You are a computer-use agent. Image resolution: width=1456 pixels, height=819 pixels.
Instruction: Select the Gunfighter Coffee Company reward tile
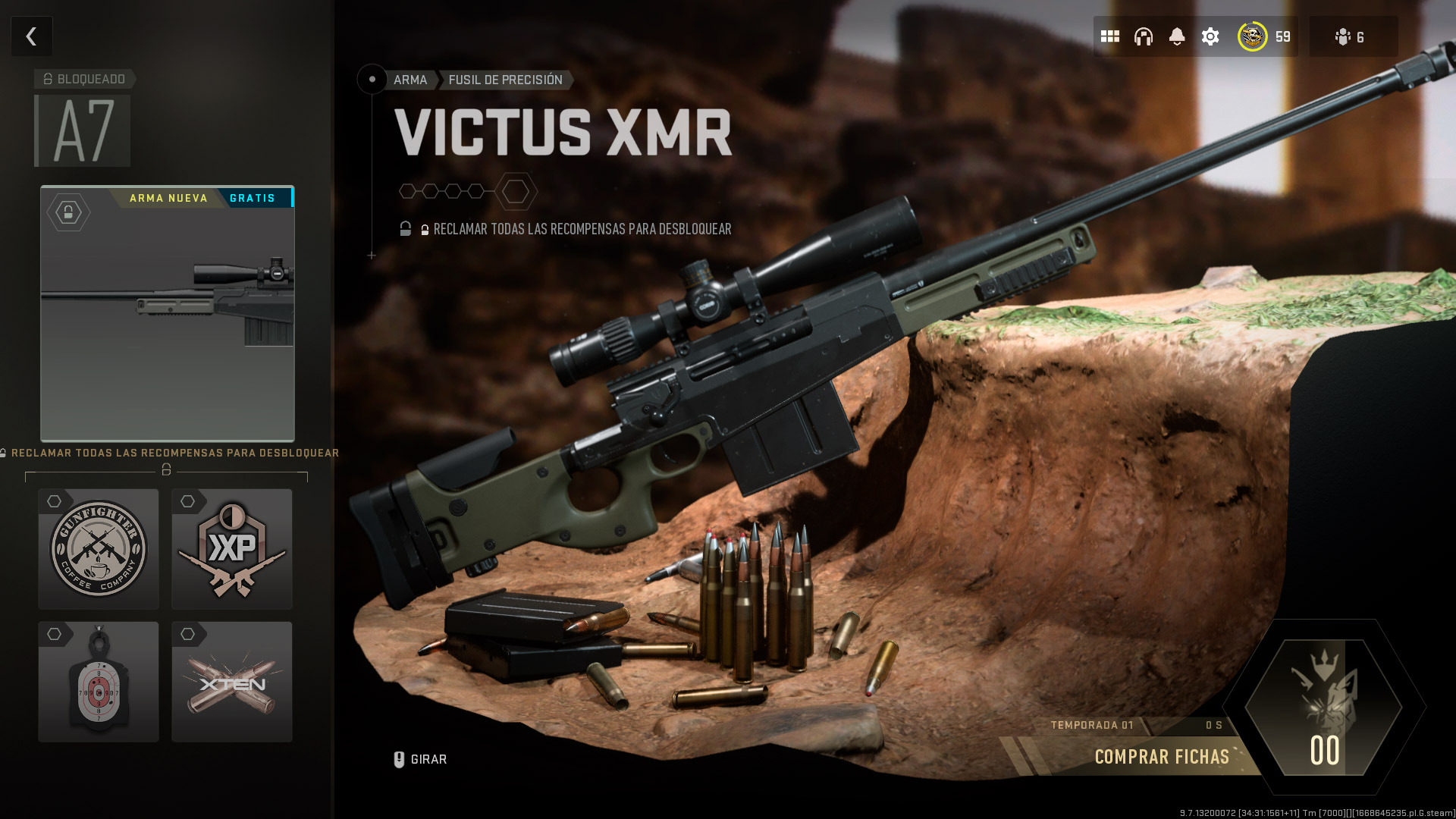point(98,549)
